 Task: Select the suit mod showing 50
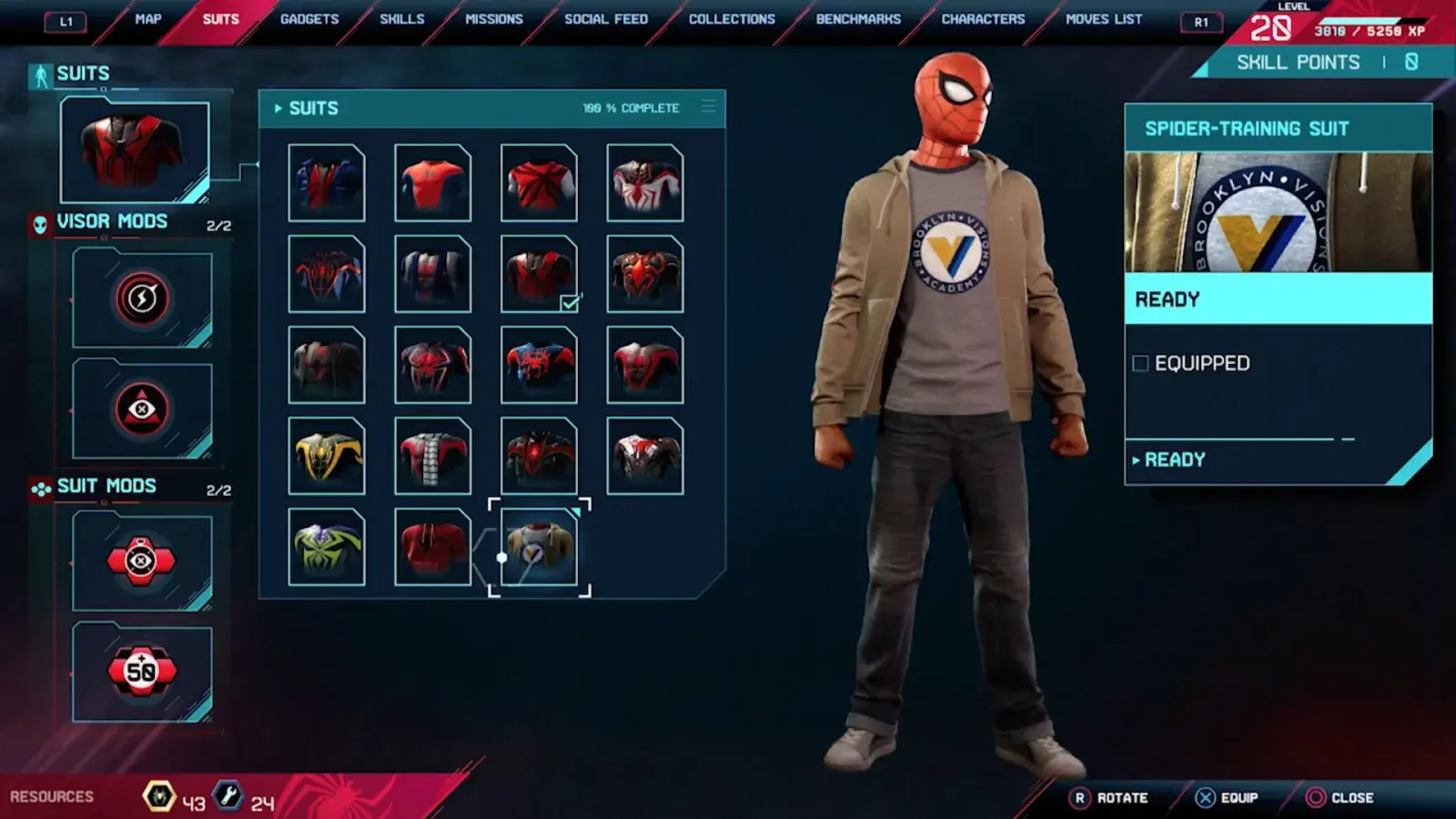(142, 672)
